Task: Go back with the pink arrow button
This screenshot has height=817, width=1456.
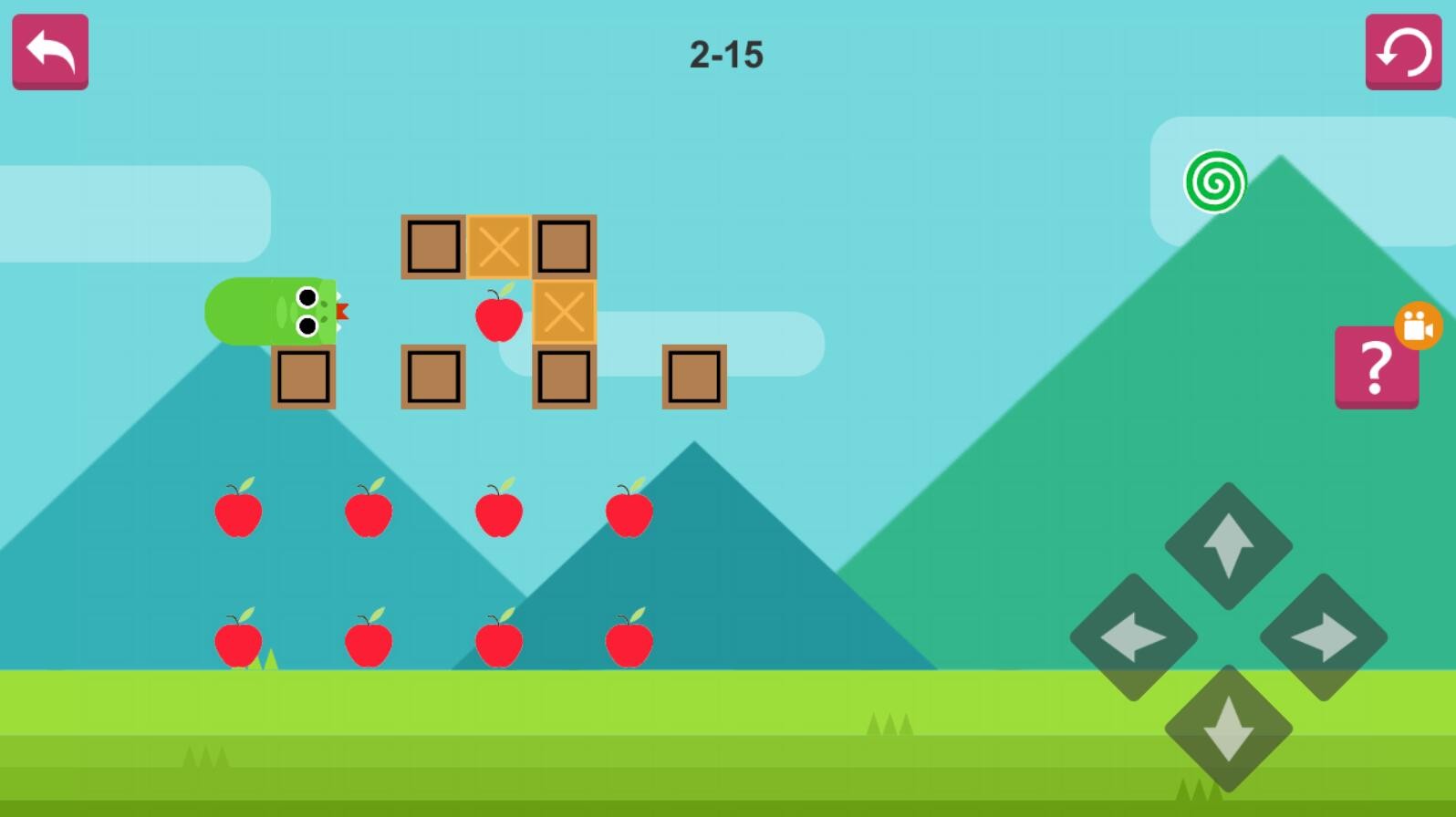Action: 50,51
